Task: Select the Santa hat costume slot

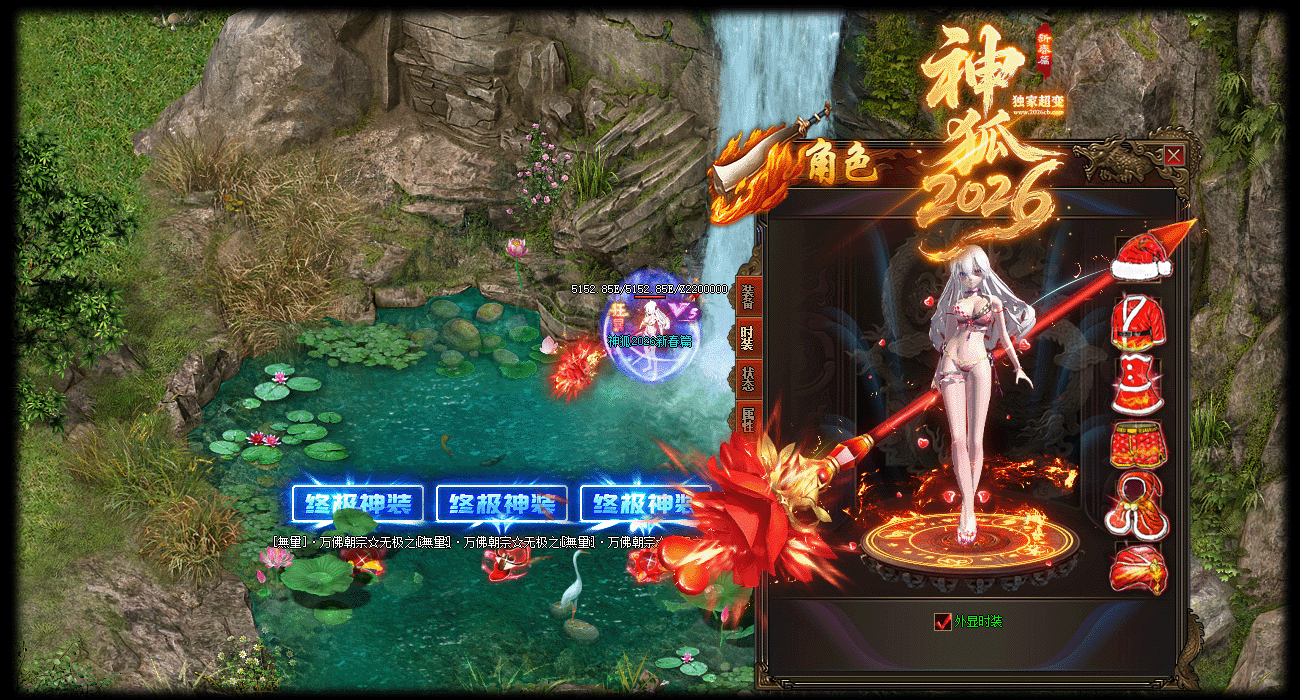Action: coord(1140,259)
